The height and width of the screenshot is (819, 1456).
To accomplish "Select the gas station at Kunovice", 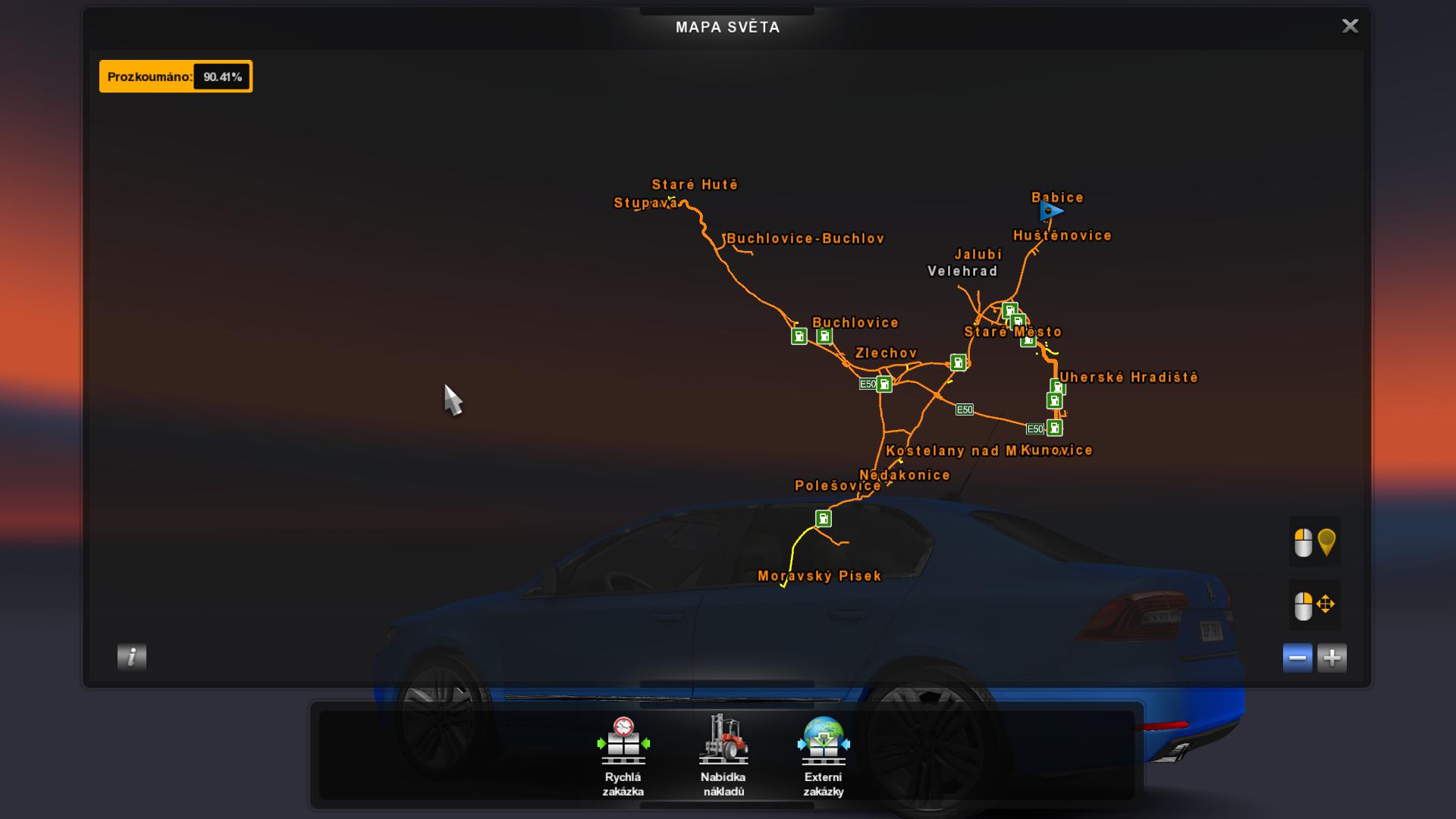I will coord(1054,428).
